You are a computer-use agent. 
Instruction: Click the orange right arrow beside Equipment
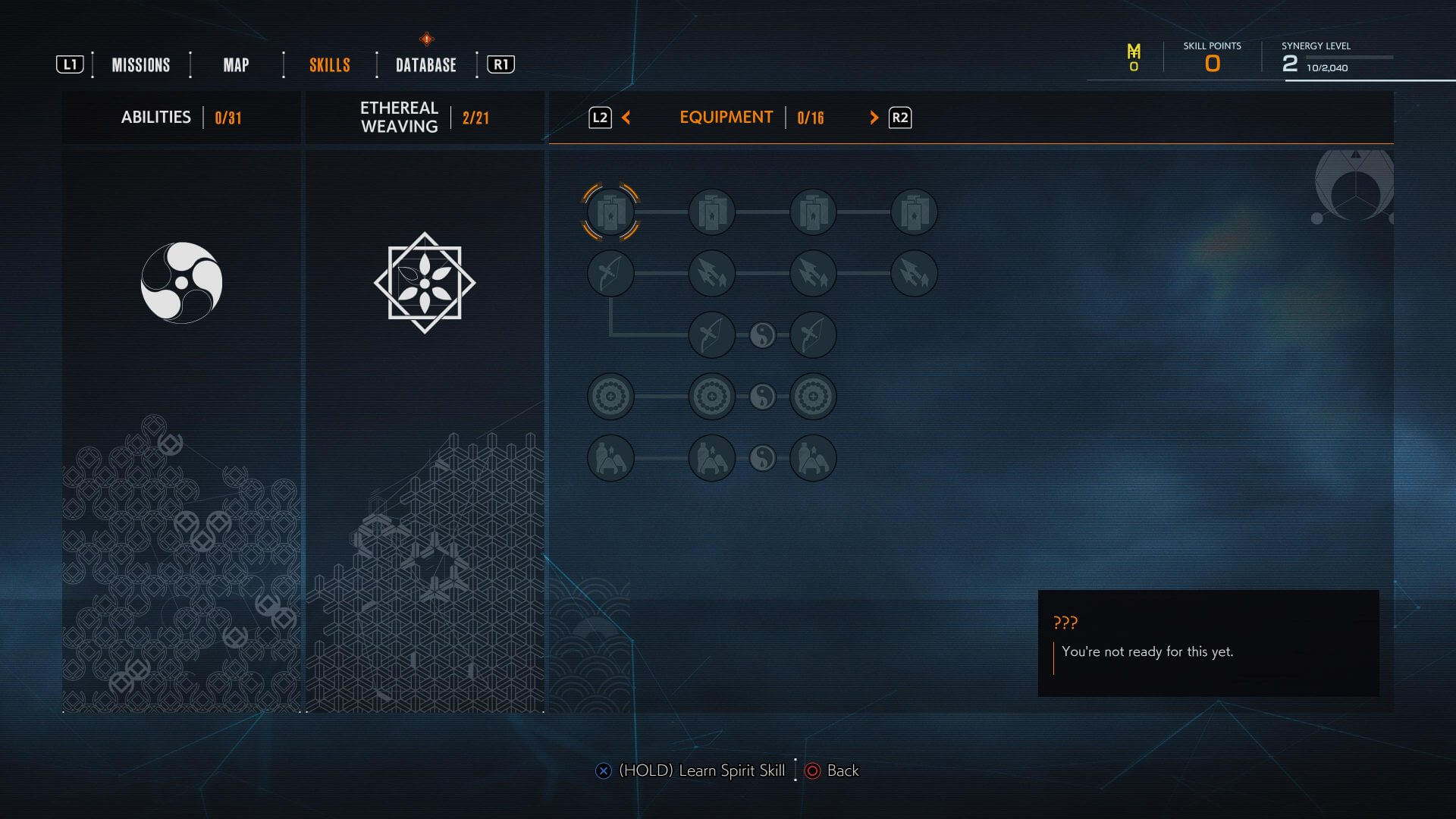(874, 118)
